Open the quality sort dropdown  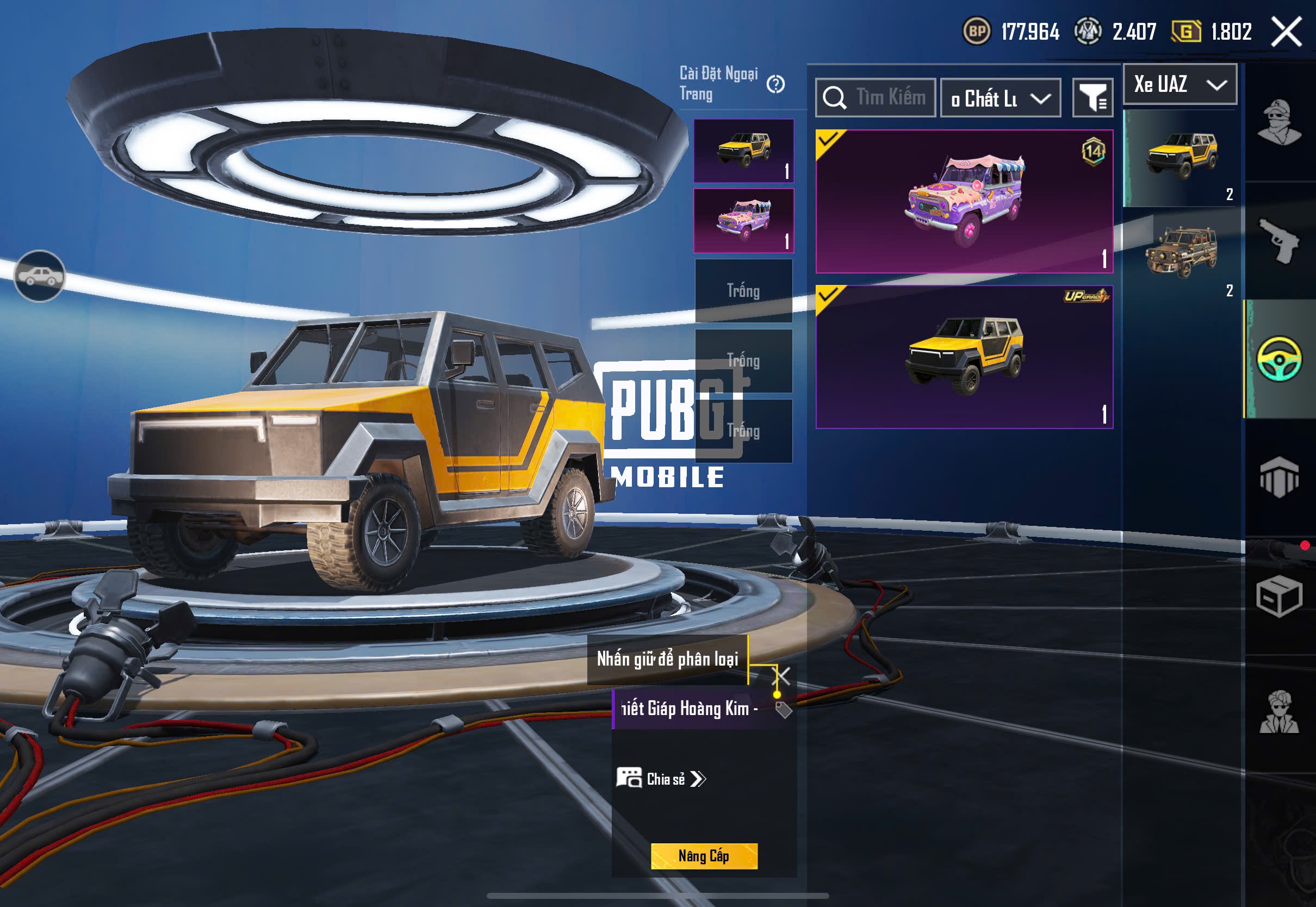pyautogui.click(x=1000, y=98)
